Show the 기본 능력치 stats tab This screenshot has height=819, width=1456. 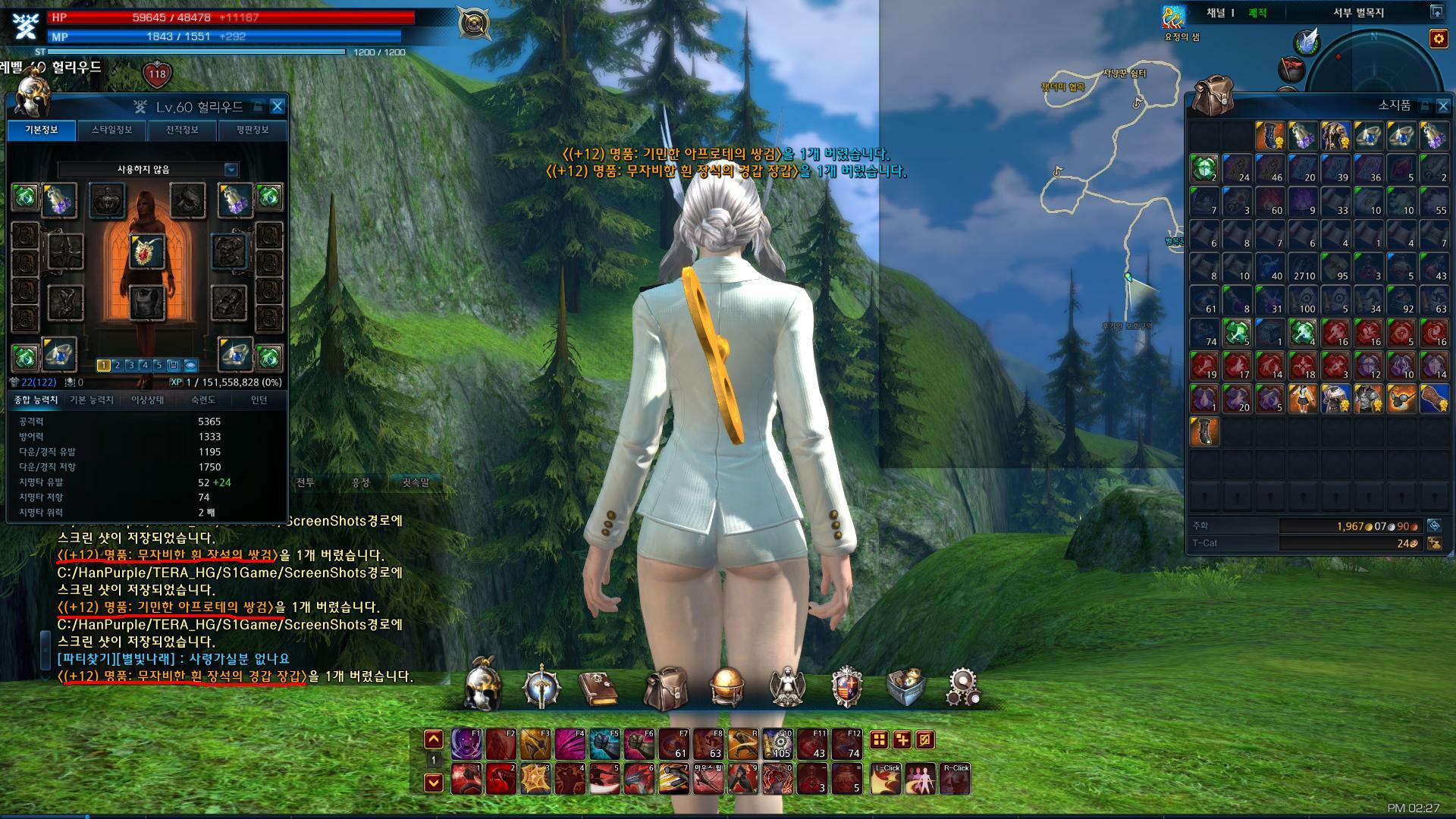[92, 400]
